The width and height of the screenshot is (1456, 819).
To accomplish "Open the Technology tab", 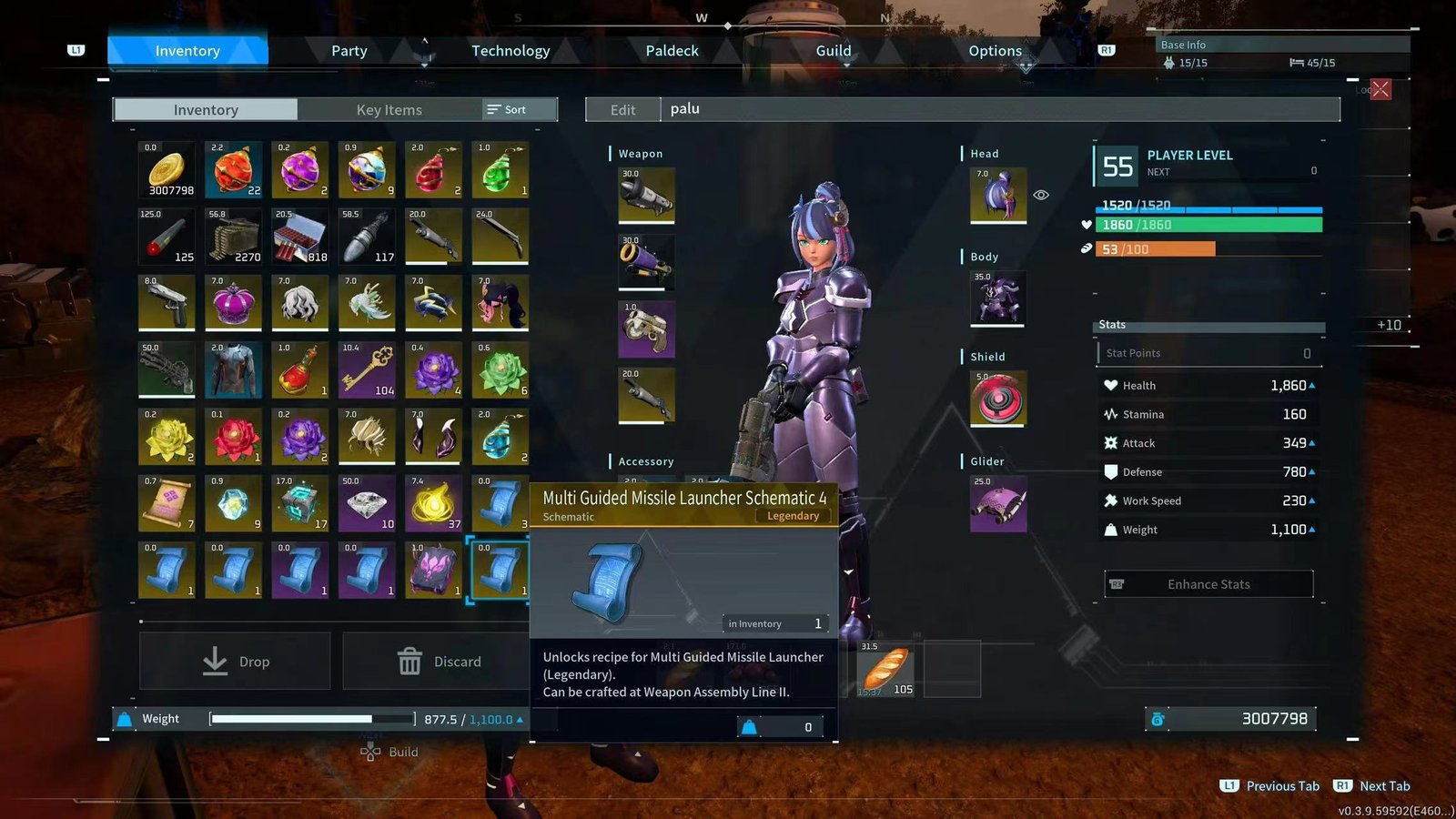I will click(511, 51).
